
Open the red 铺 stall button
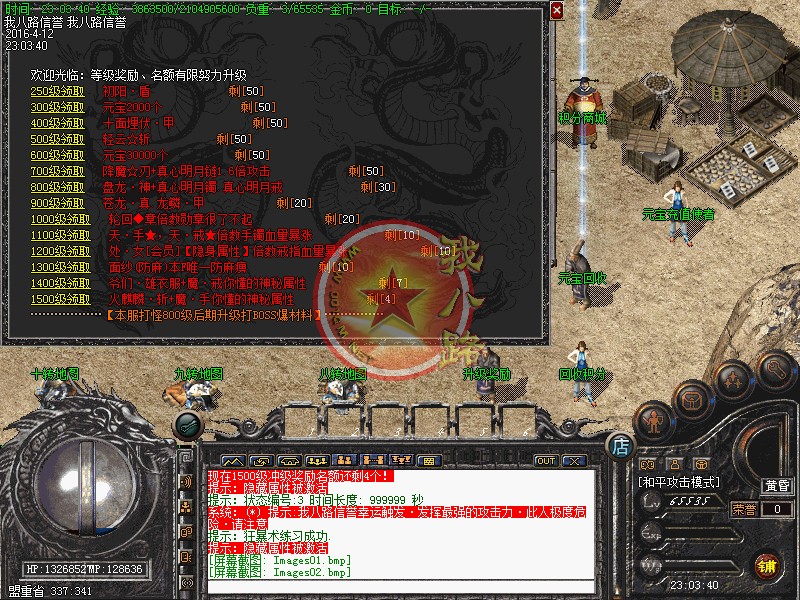pyautogui.click(x=766, y=565)
